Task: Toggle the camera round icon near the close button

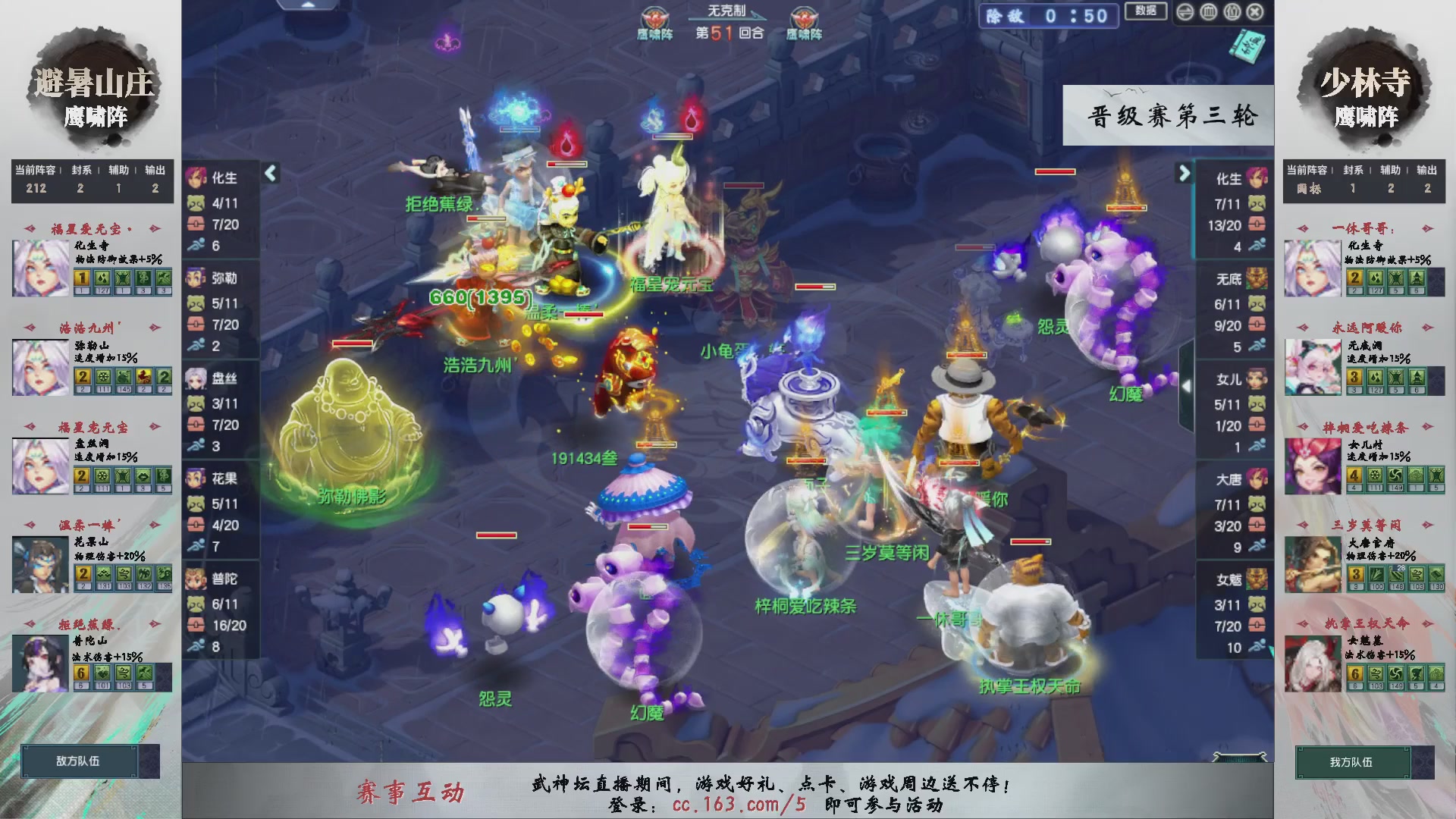Action: (1232, 11)
